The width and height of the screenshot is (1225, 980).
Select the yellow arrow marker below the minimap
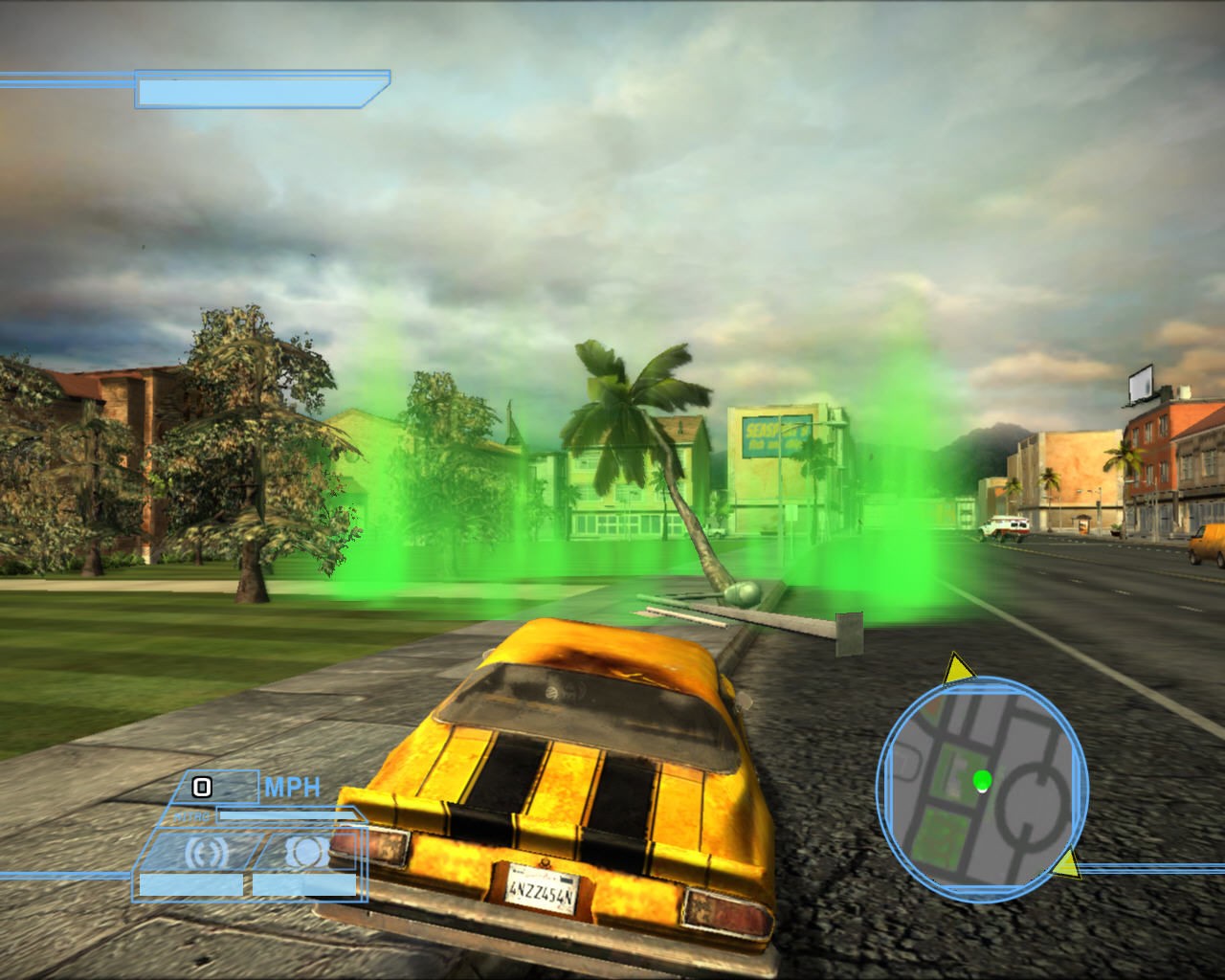tap(1065, 864)
